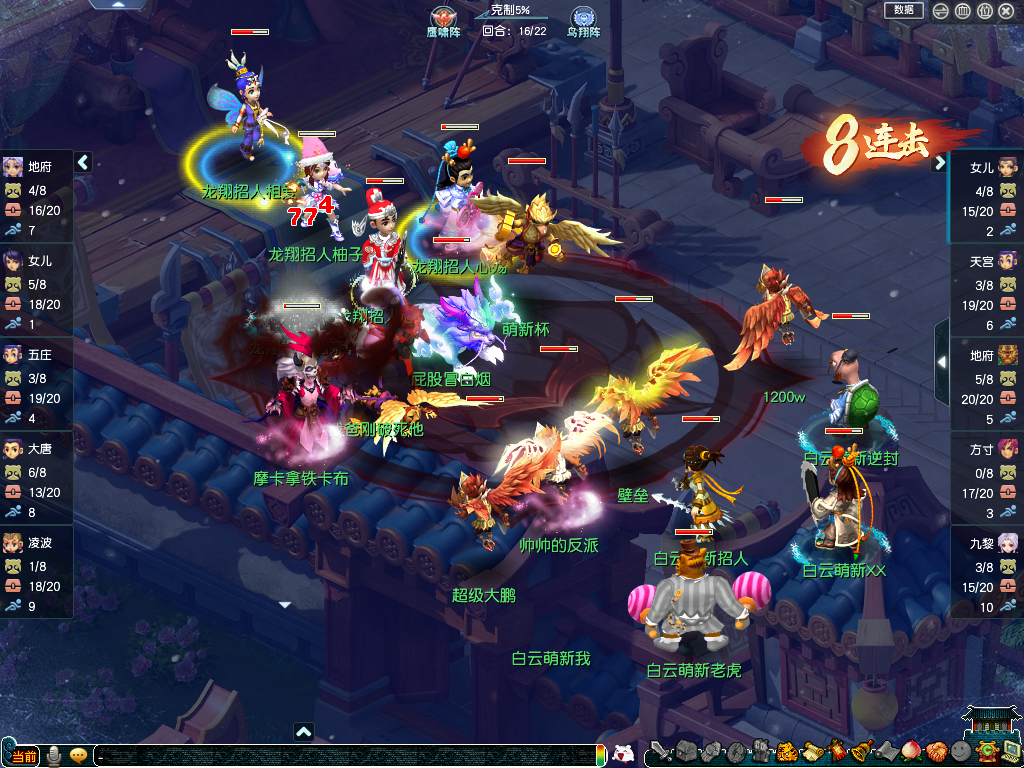Collapse the right team panel arrow
This screenshot has height=768, width=1024.
(x=940, y=163)
